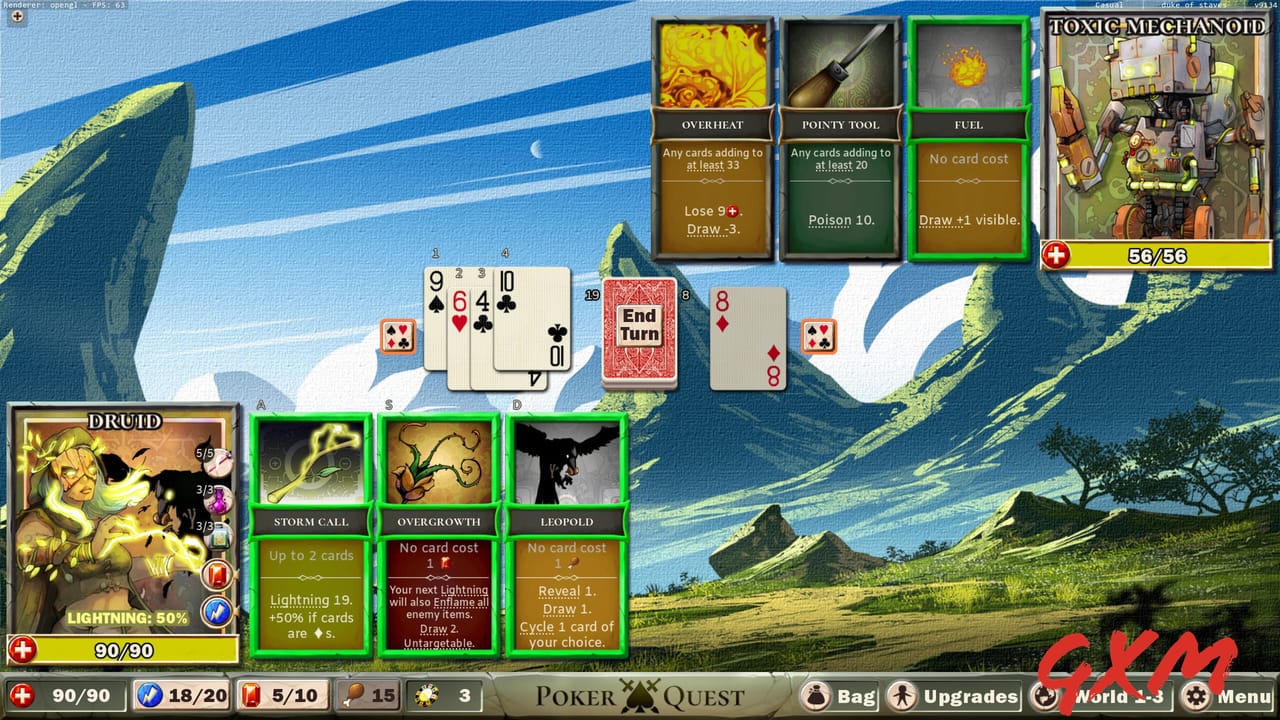Image resolution: width=1280 pixels, height=720 pixels.
Task: Click the End Turn deck
Action: pos(639,330)
